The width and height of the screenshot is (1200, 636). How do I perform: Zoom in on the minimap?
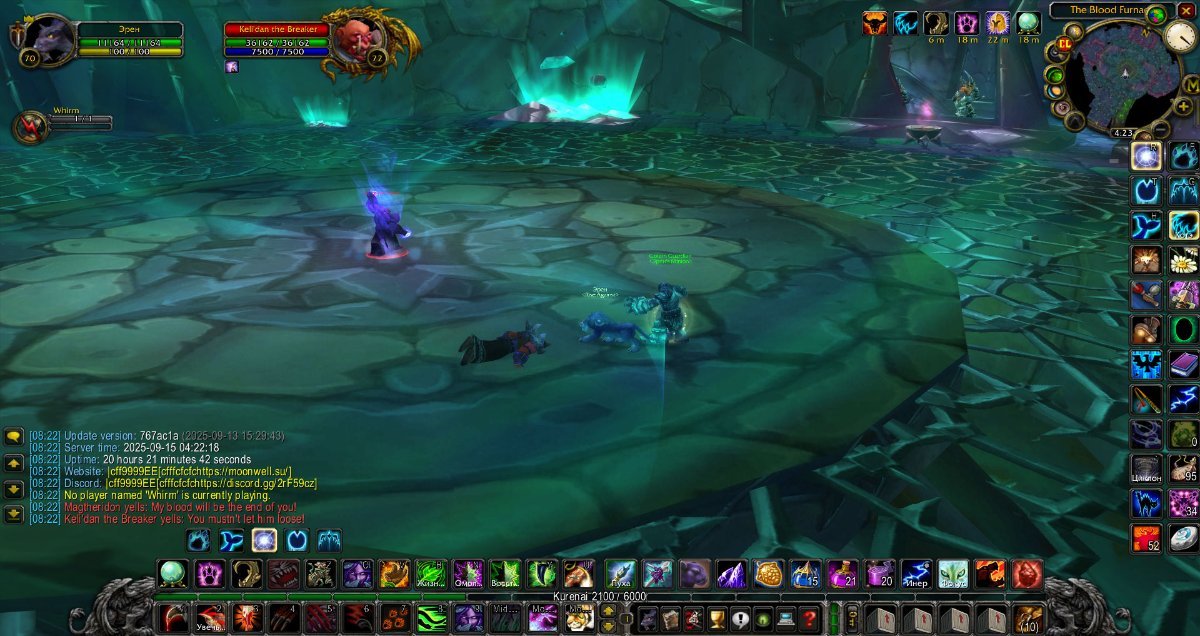click(1184, 106)
